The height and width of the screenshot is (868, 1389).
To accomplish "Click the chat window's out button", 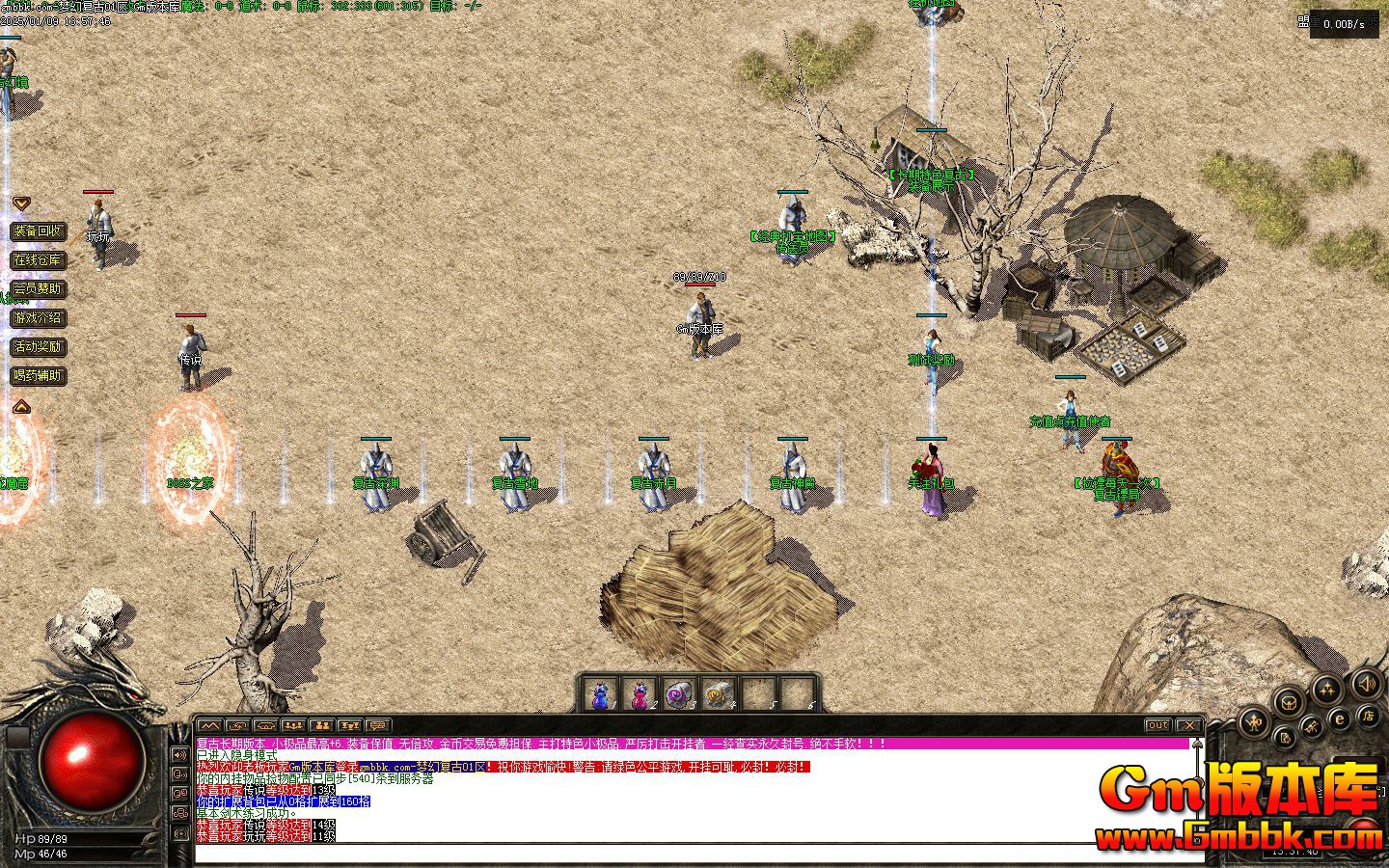I will click(1157, 725).
